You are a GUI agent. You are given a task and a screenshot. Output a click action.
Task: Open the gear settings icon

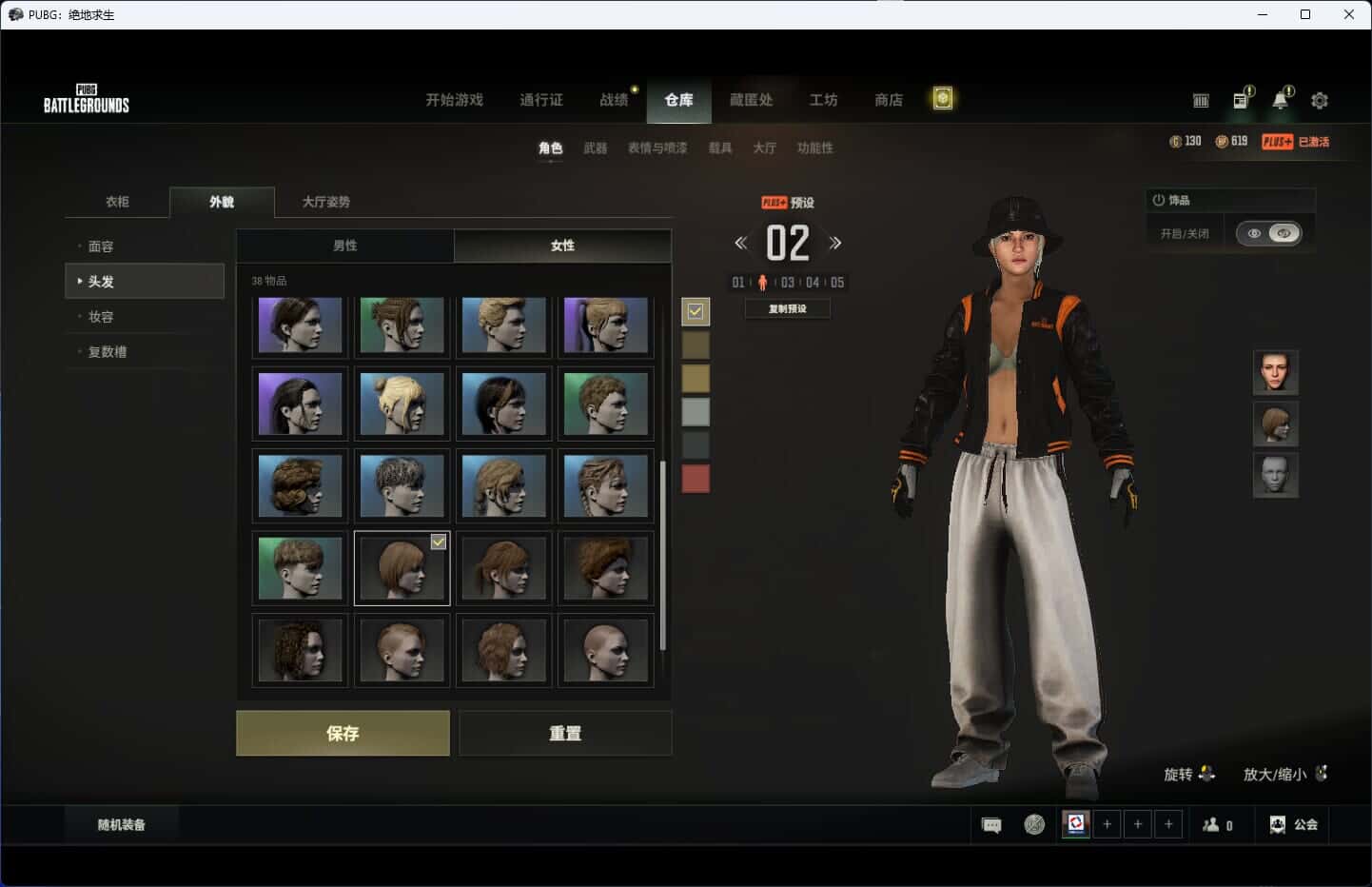pos(1320,100)
